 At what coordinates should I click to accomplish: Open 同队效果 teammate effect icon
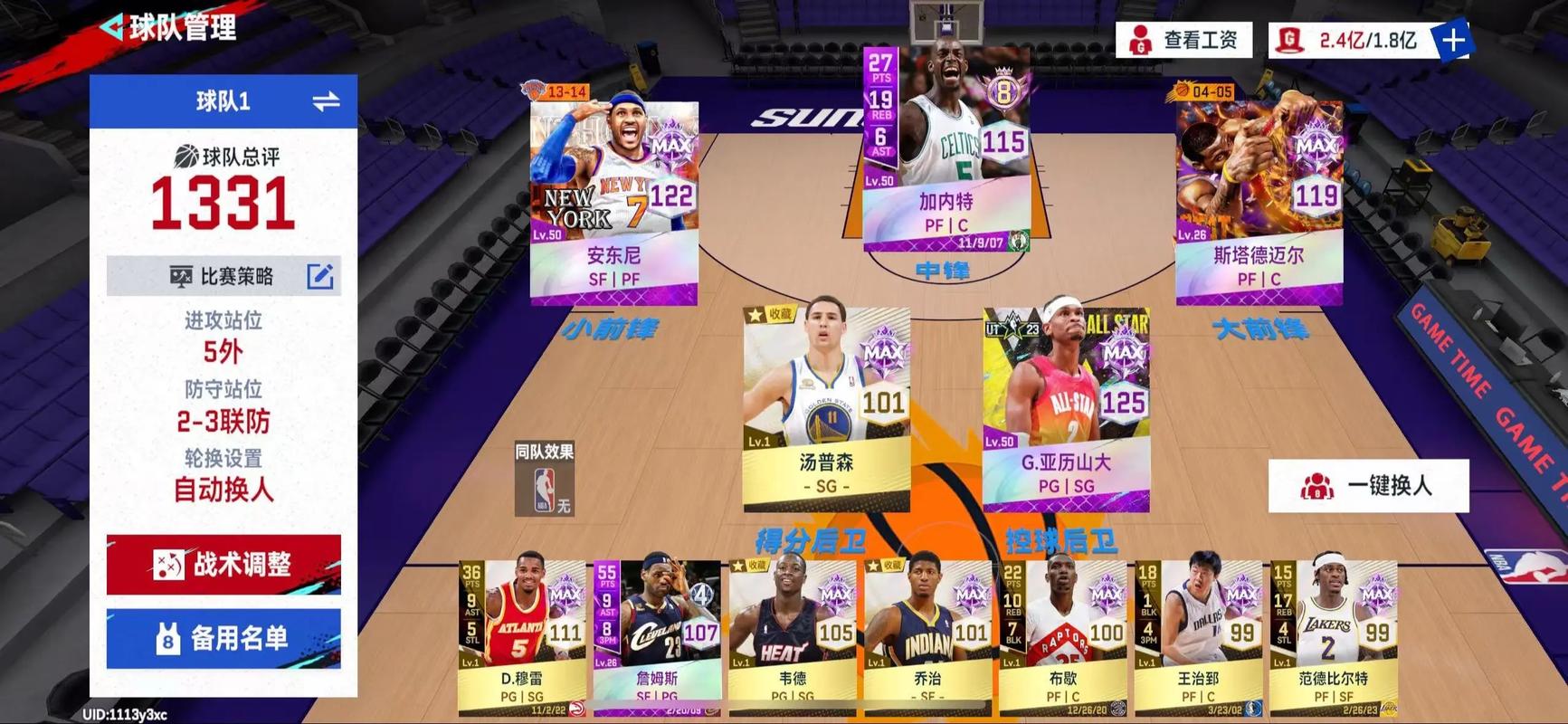click(544, 481)
